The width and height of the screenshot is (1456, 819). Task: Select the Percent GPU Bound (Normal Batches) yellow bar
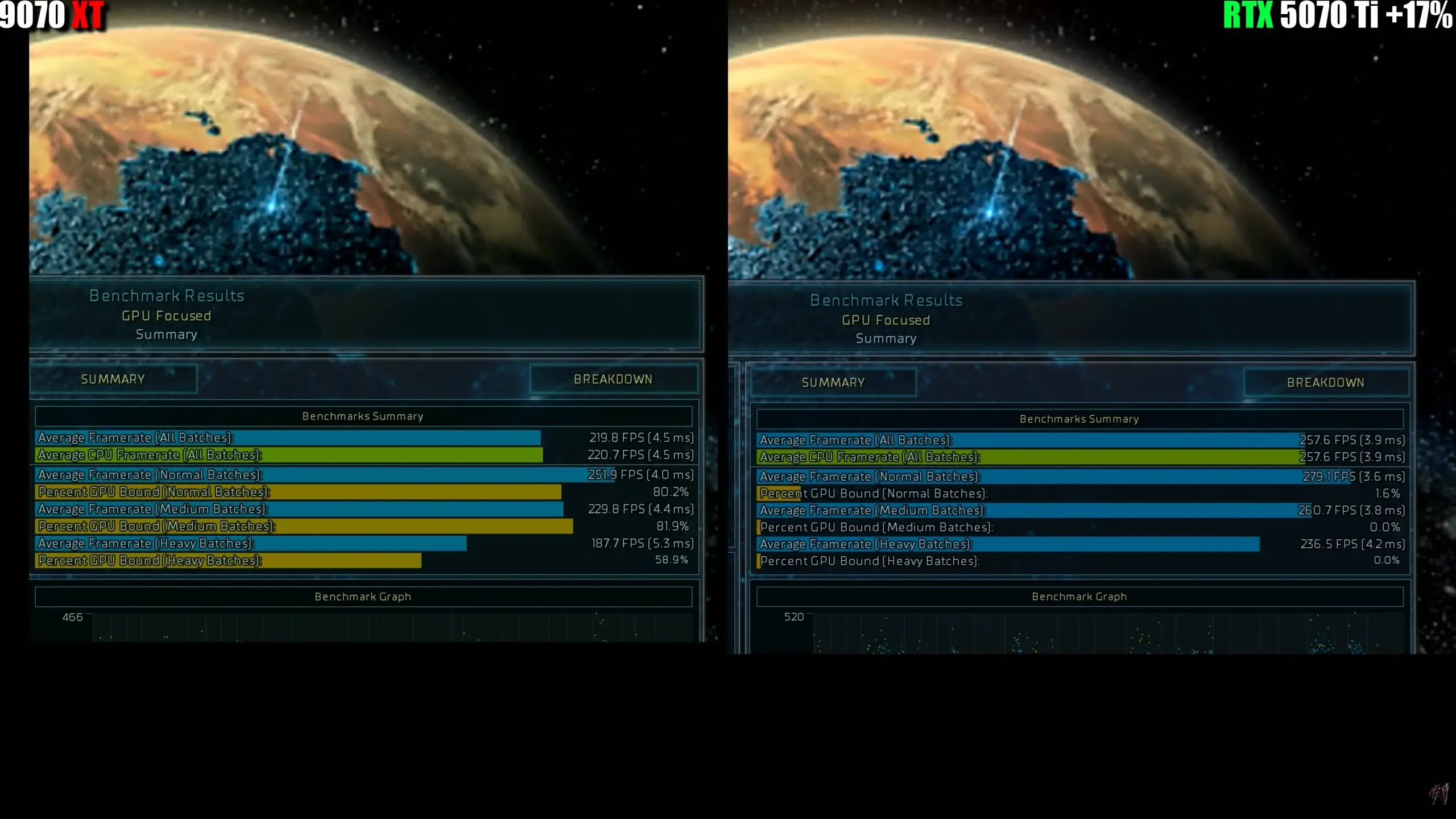pyautogui.click(x=284, y=492)
